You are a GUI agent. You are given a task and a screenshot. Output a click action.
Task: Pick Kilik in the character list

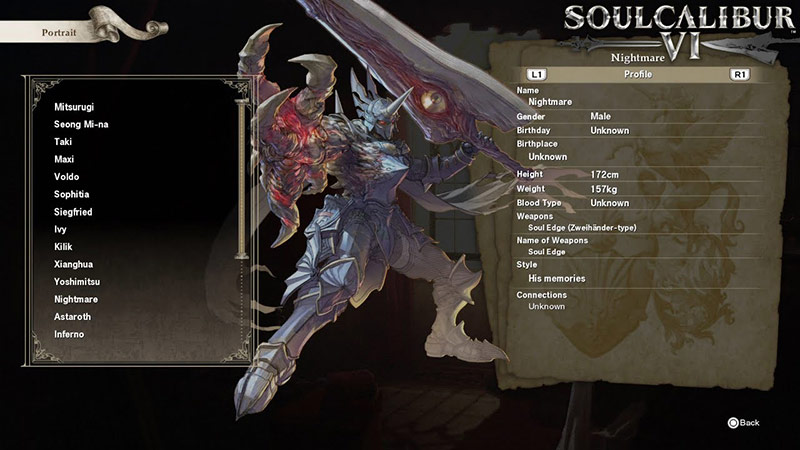tap(64, 247)
